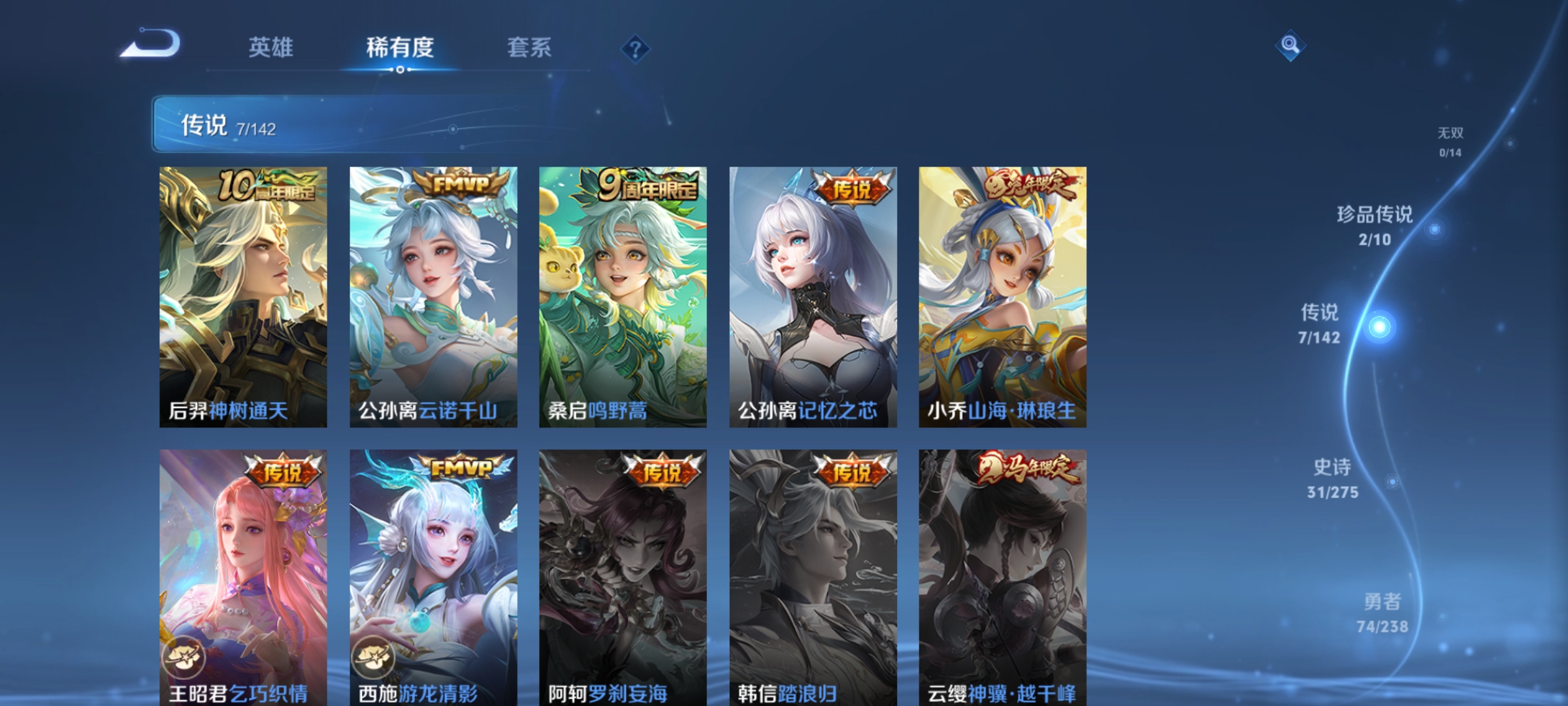Switch to the 英雄 tab
1568x706 pixels.
(x=271, y=47)
